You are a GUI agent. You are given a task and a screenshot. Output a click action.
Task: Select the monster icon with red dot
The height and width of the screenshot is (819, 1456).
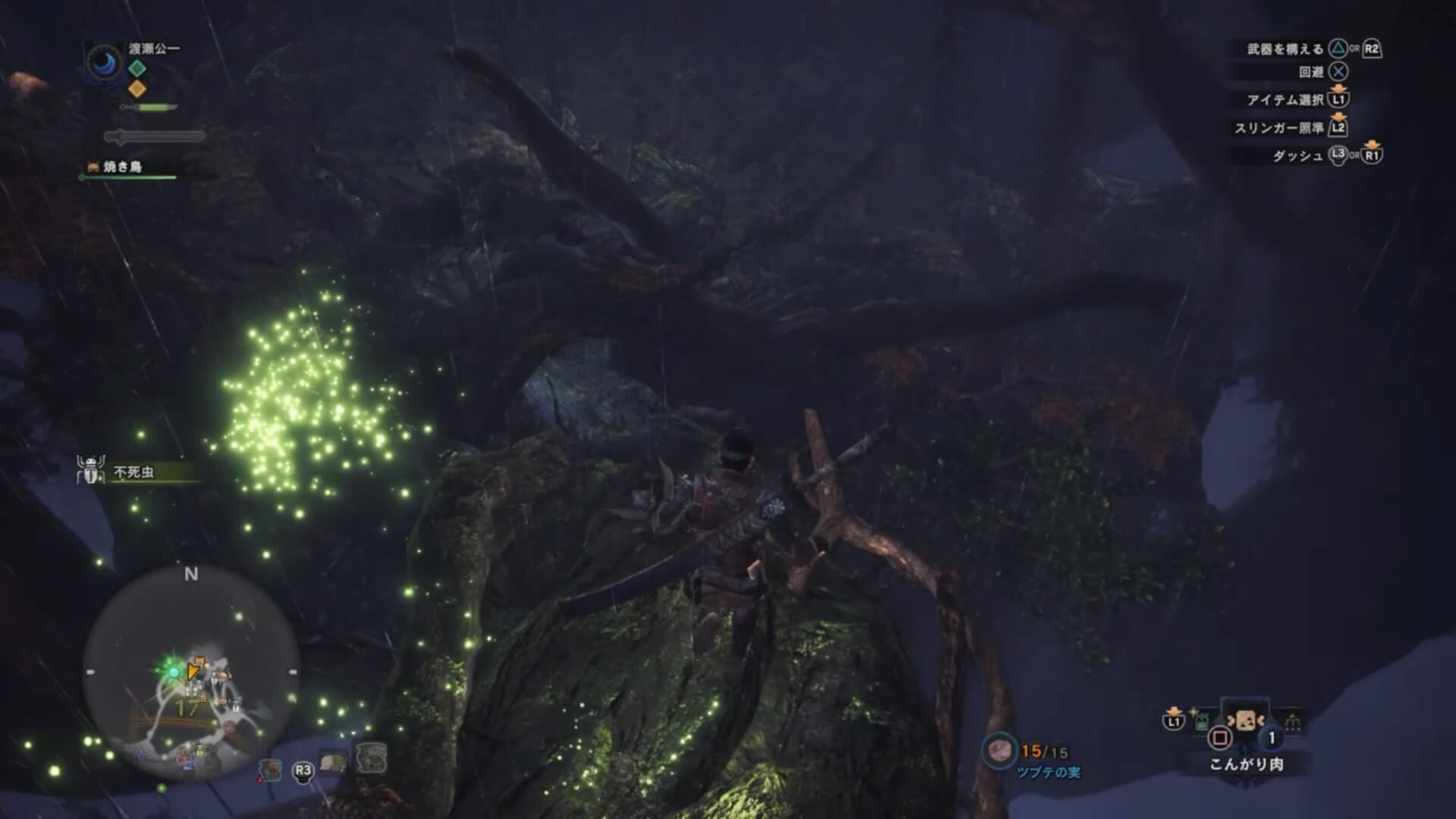[x=270, y=769]
